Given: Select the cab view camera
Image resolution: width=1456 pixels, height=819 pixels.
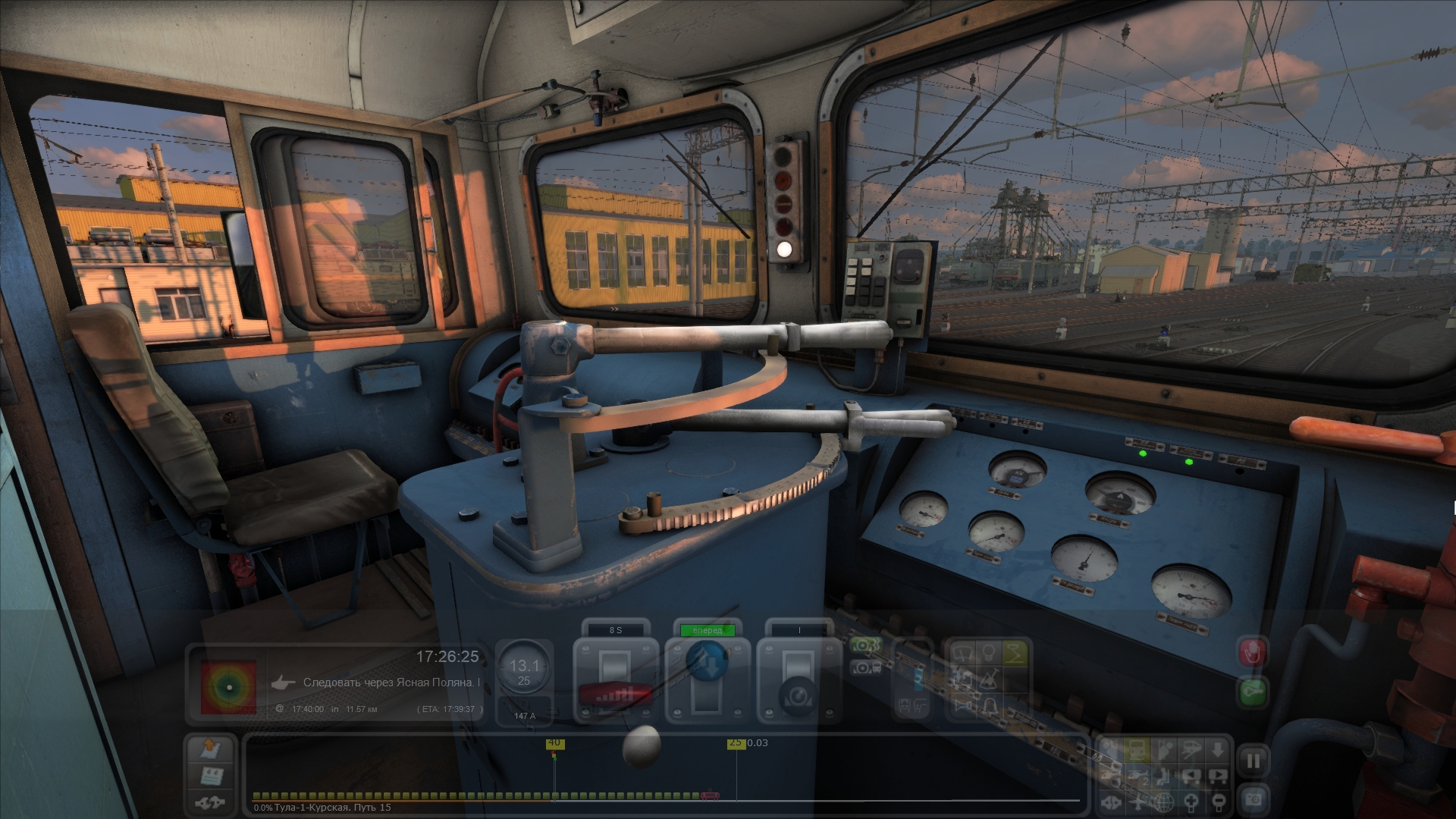Looking at the screenshot, I should coord(1136,751).
